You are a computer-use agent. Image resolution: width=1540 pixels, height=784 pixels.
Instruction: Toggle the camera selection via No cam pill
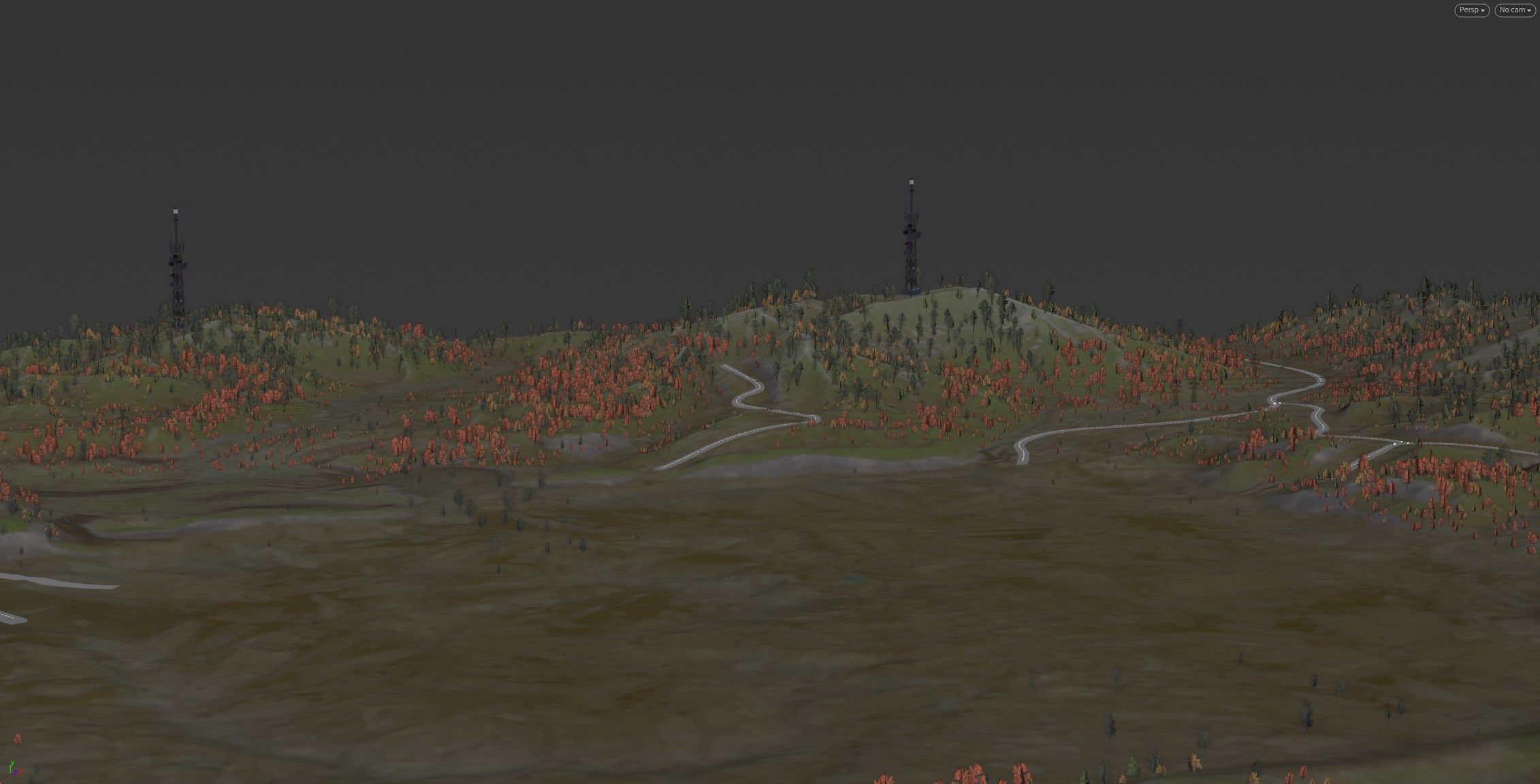coord(1514,10)
